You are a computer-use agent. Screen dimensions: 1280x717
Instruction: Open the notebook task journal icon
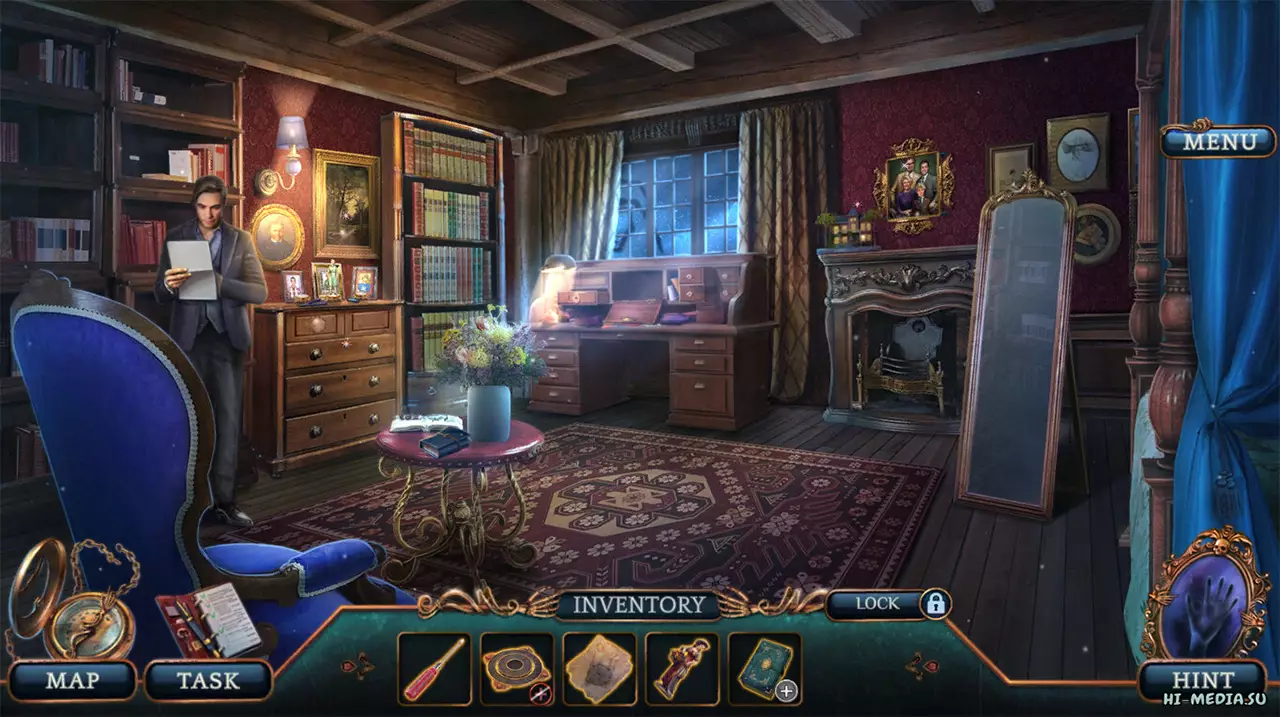208,620
